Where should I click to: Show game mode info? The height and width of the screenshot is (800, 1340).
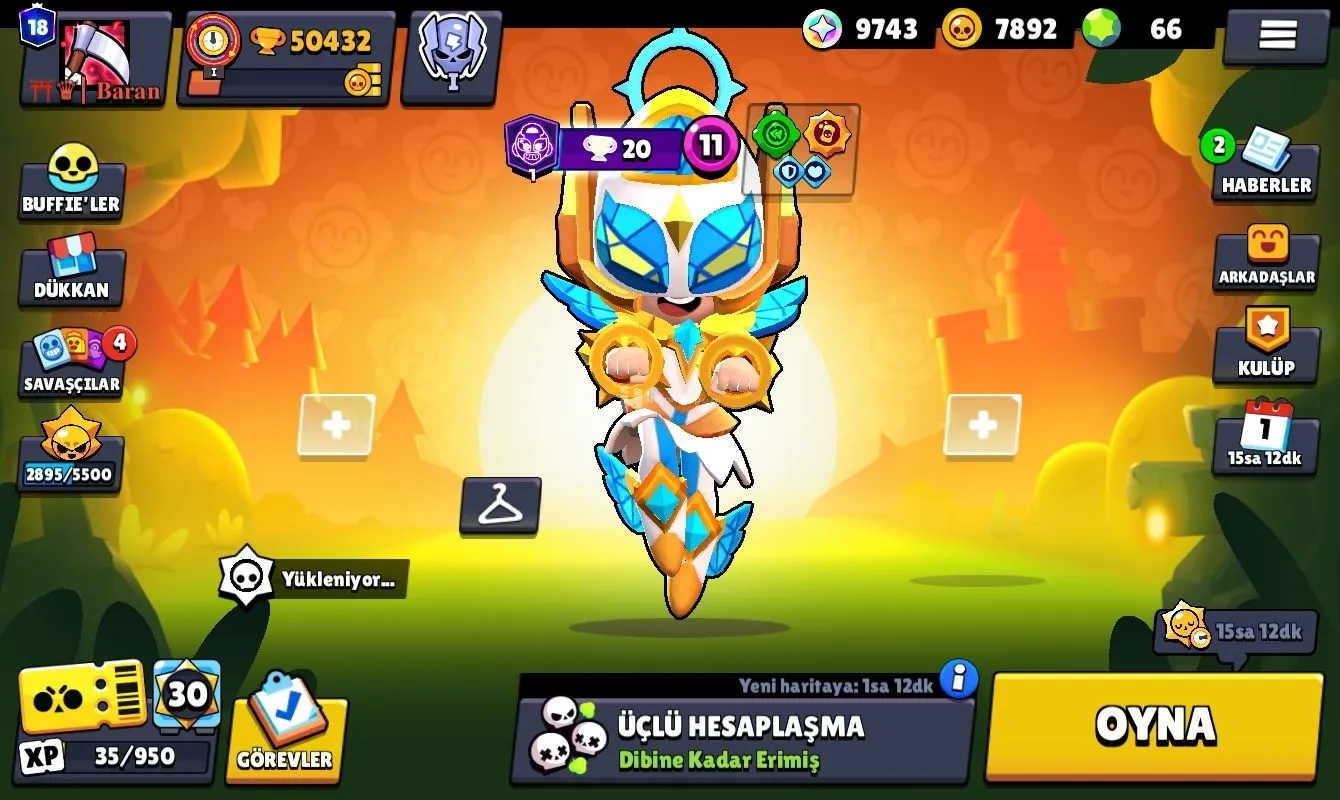coord(958,679)
